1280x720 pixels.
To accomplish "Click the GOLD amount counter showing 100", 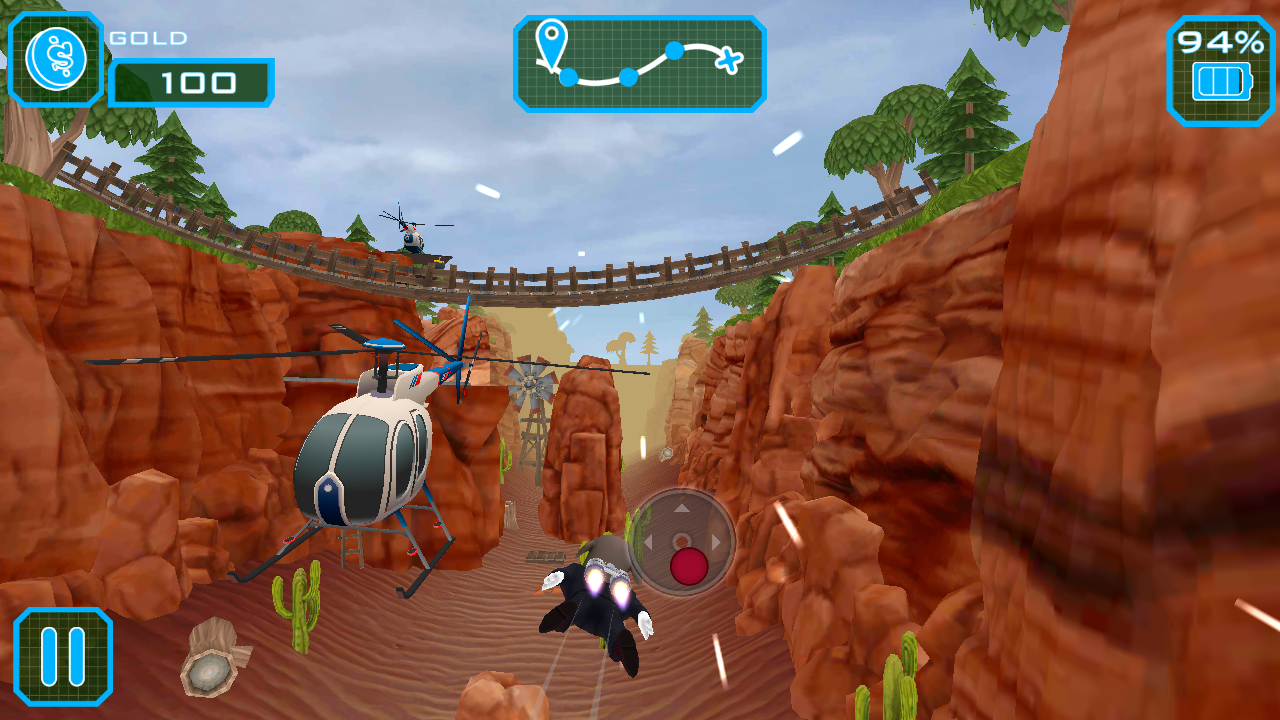I will point(192,83).
